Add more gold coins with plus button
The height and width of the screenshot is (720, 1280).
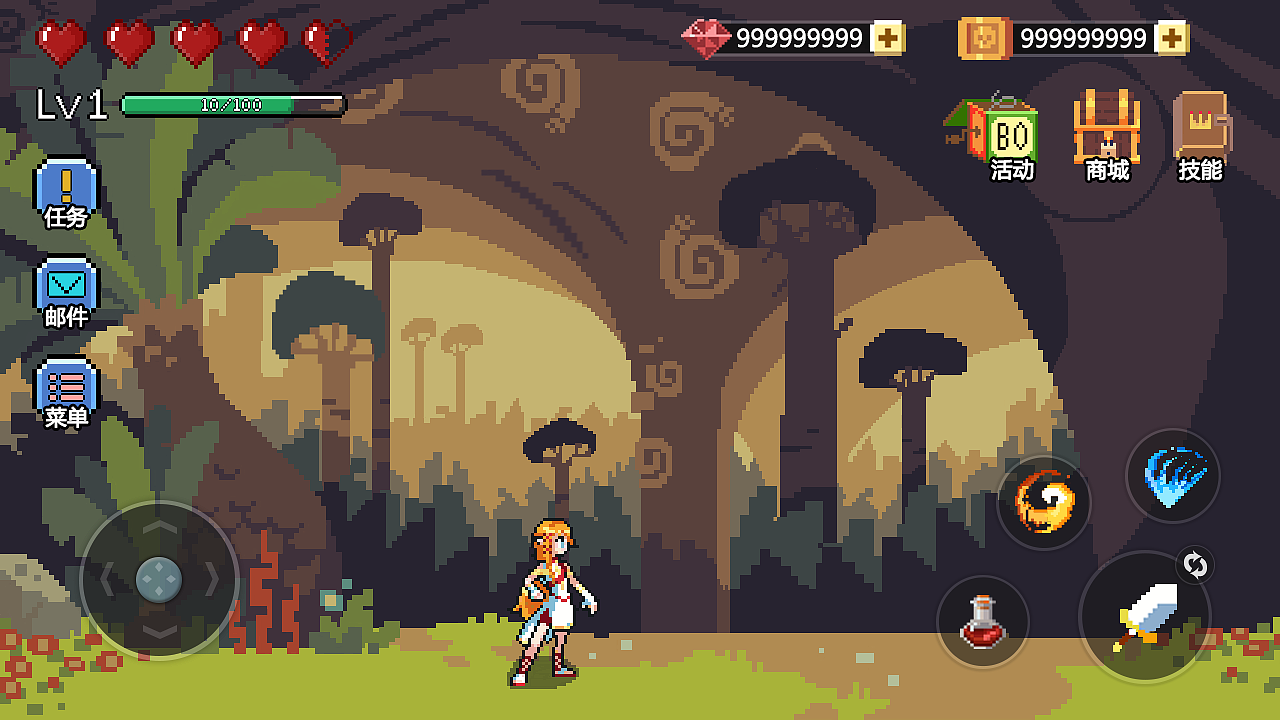pyautogui.click(x=1171, y=38)
